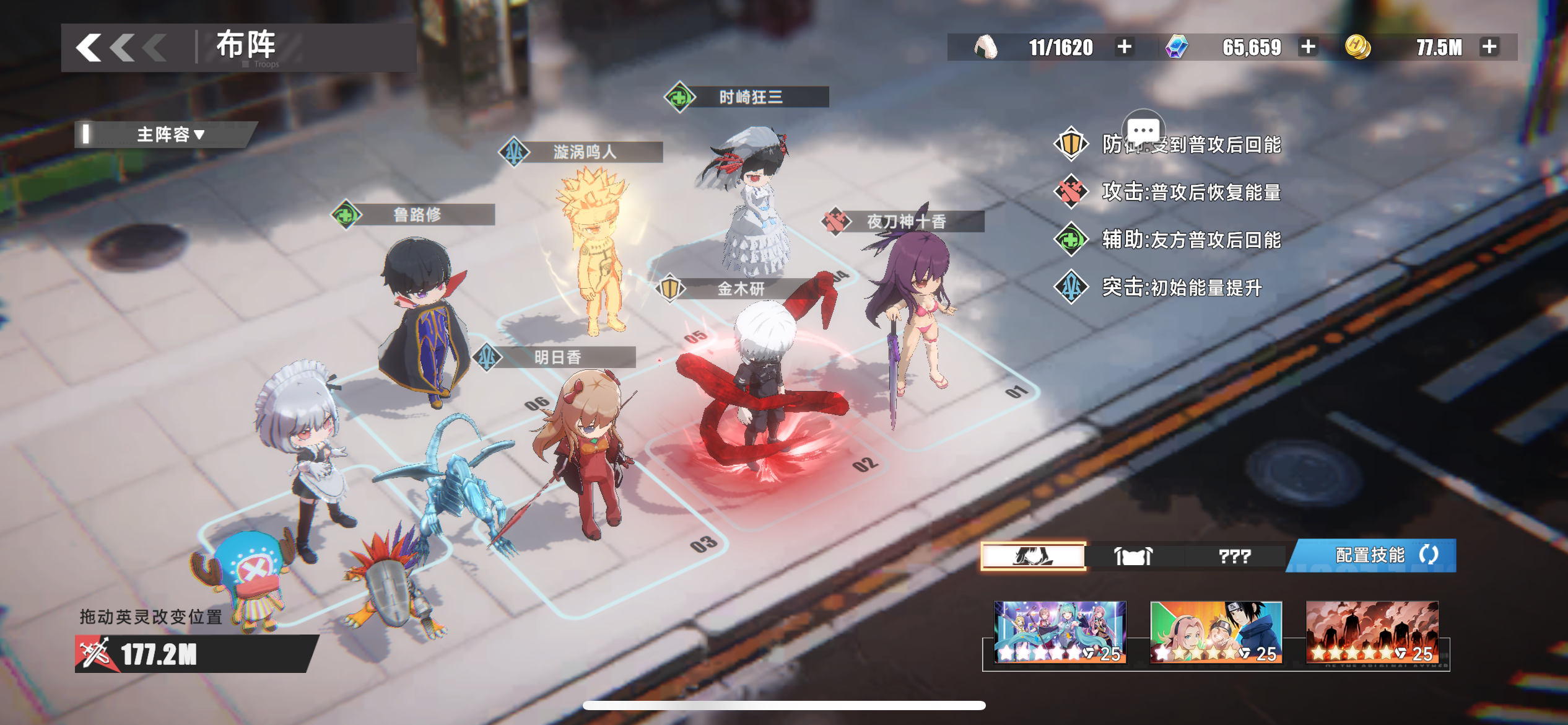Switch to the cat creature tab
Screen dimensions: 1568x725
tap(1133, 556)
